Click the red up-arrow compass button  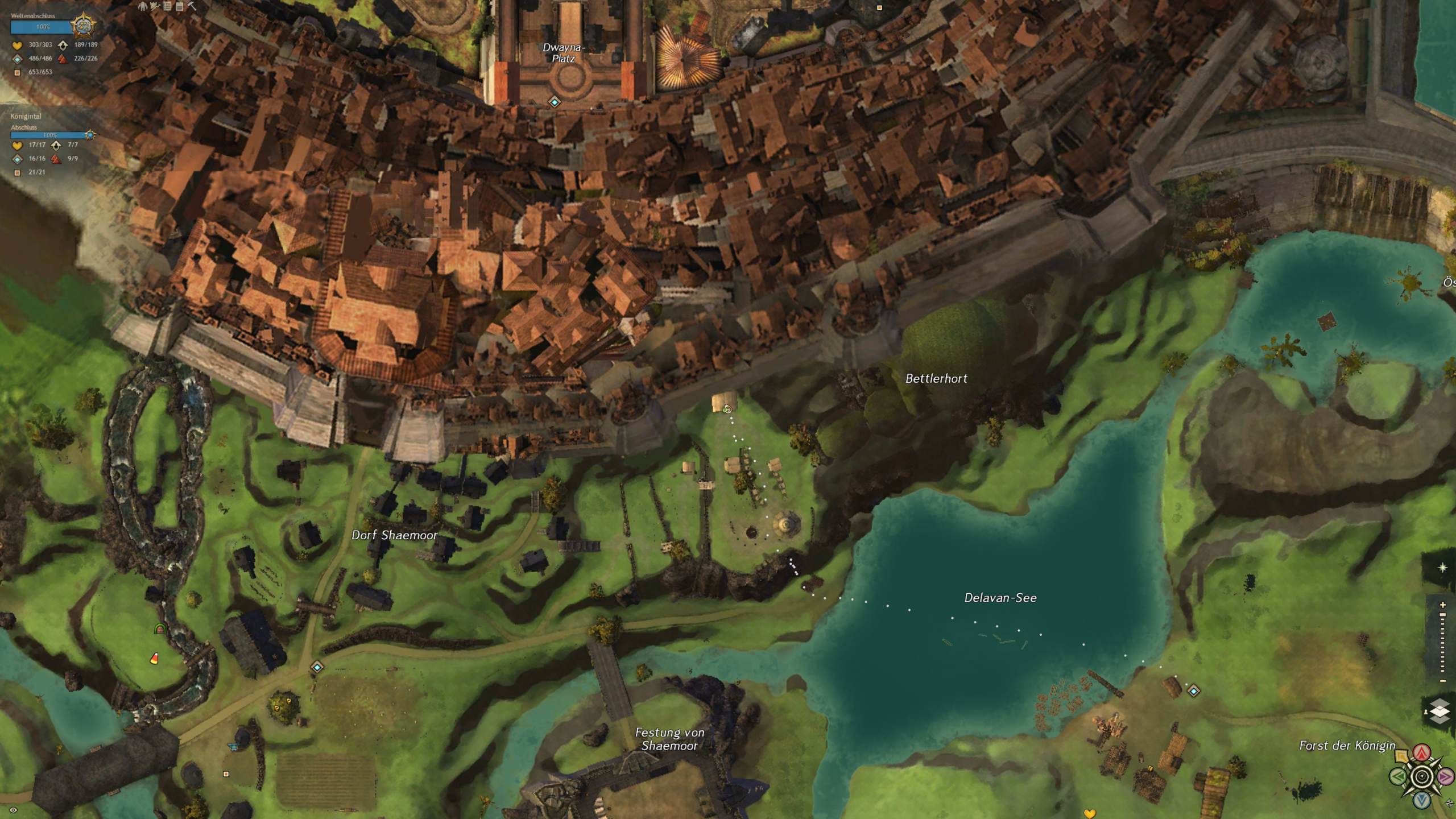point(1422,753)
